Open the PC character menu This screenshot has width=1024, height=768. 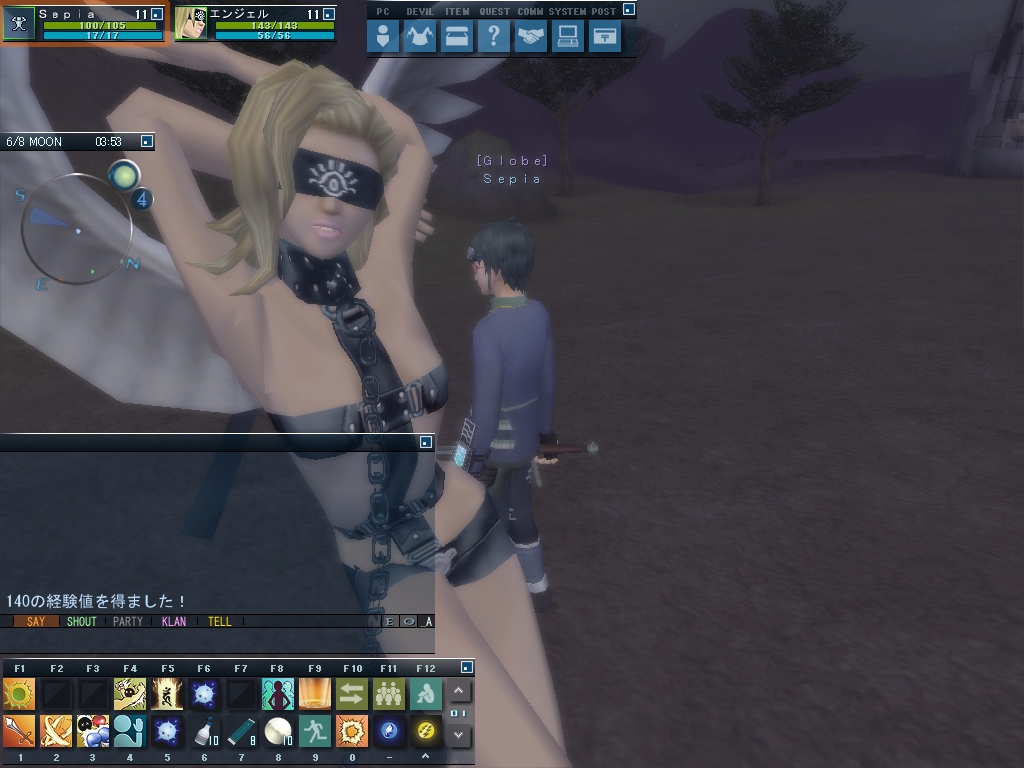(x=383, y=37)
